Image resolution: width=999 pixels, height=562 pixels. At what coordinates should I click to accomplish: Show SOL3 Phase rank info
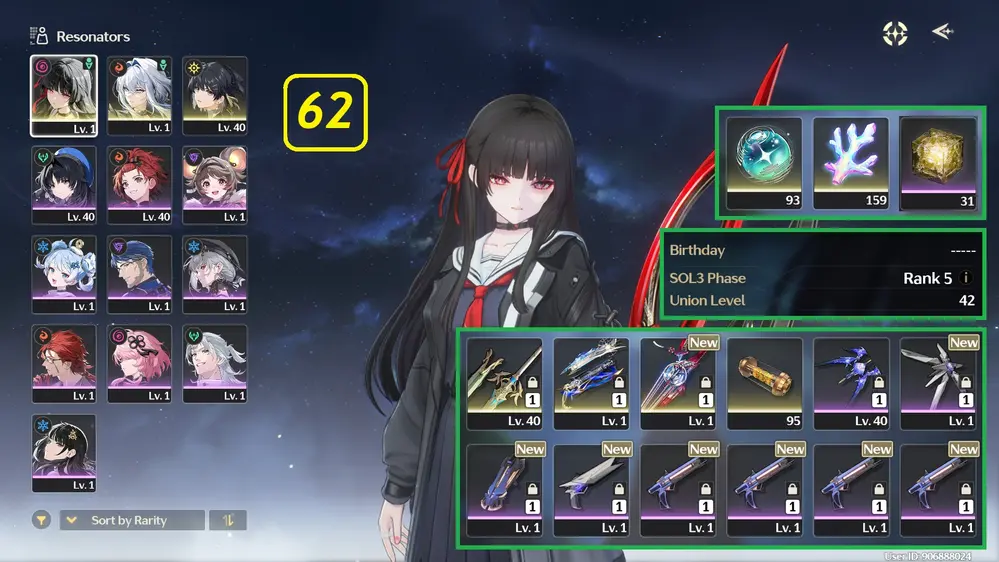pos(966,278)
